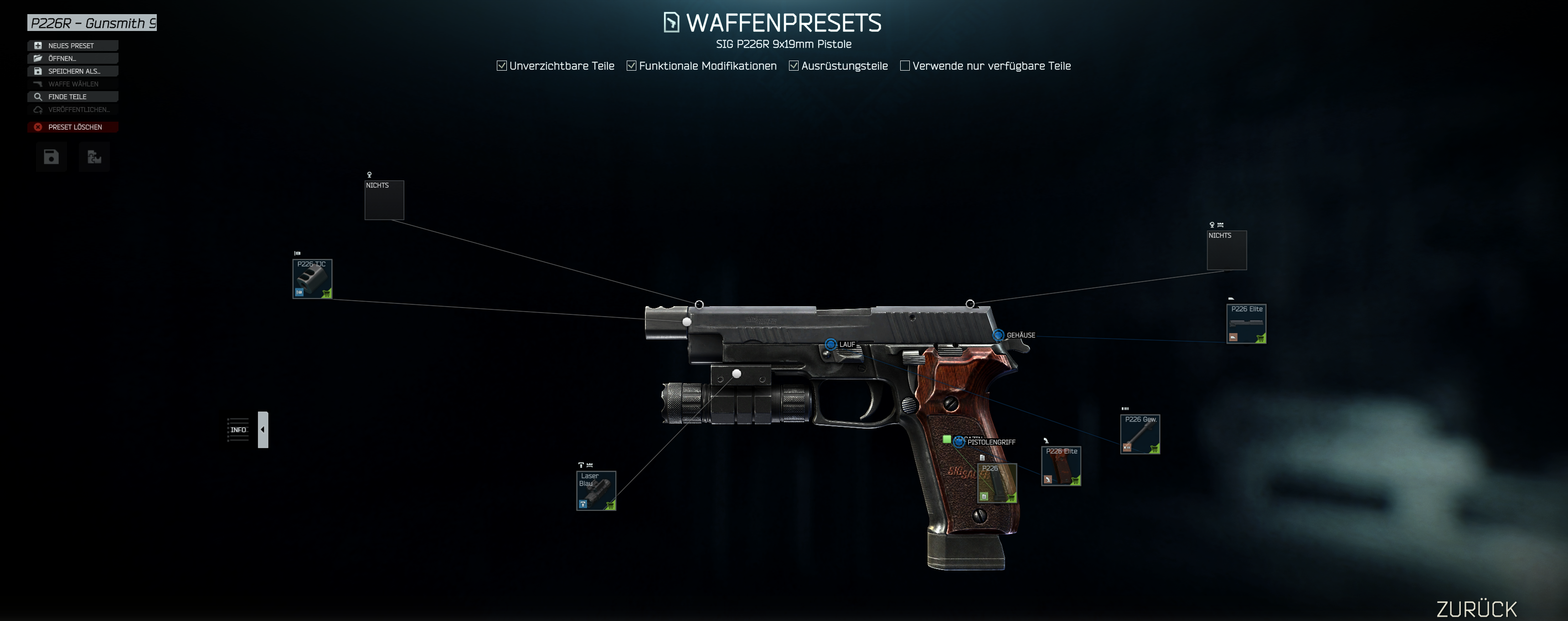Select the P226 TJC compensator slot
Screen dimensions: 1568x621
[312, 279]
